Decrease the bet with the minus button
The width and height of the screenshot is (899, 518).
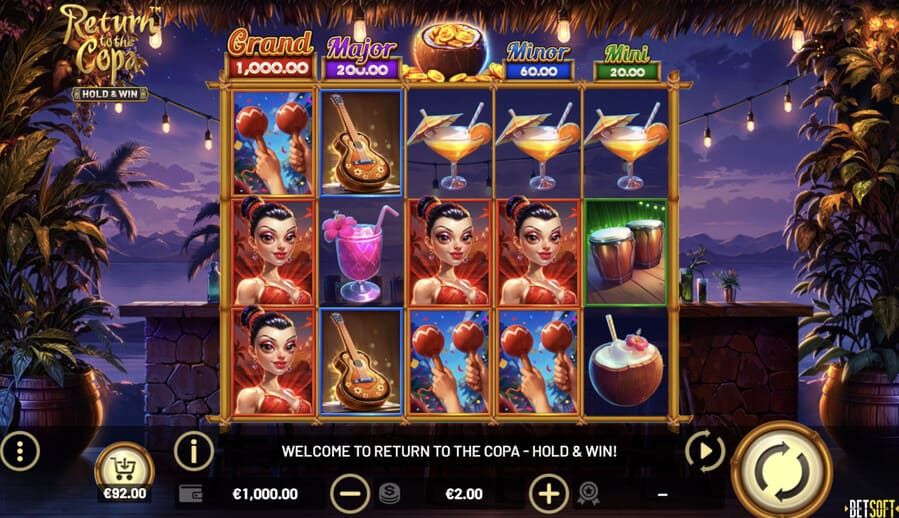coord(349,493)
